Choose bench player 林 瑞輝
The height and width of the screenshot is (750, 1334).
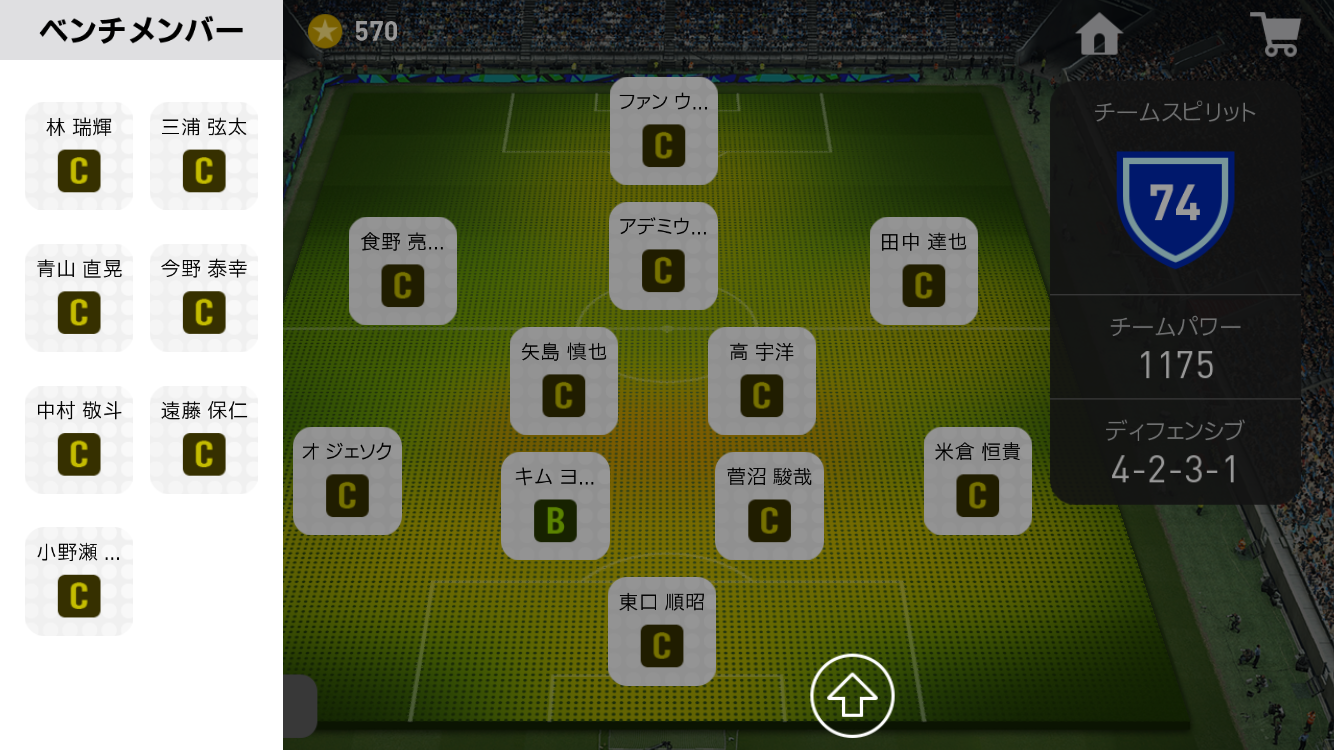[x=79, y=156]
